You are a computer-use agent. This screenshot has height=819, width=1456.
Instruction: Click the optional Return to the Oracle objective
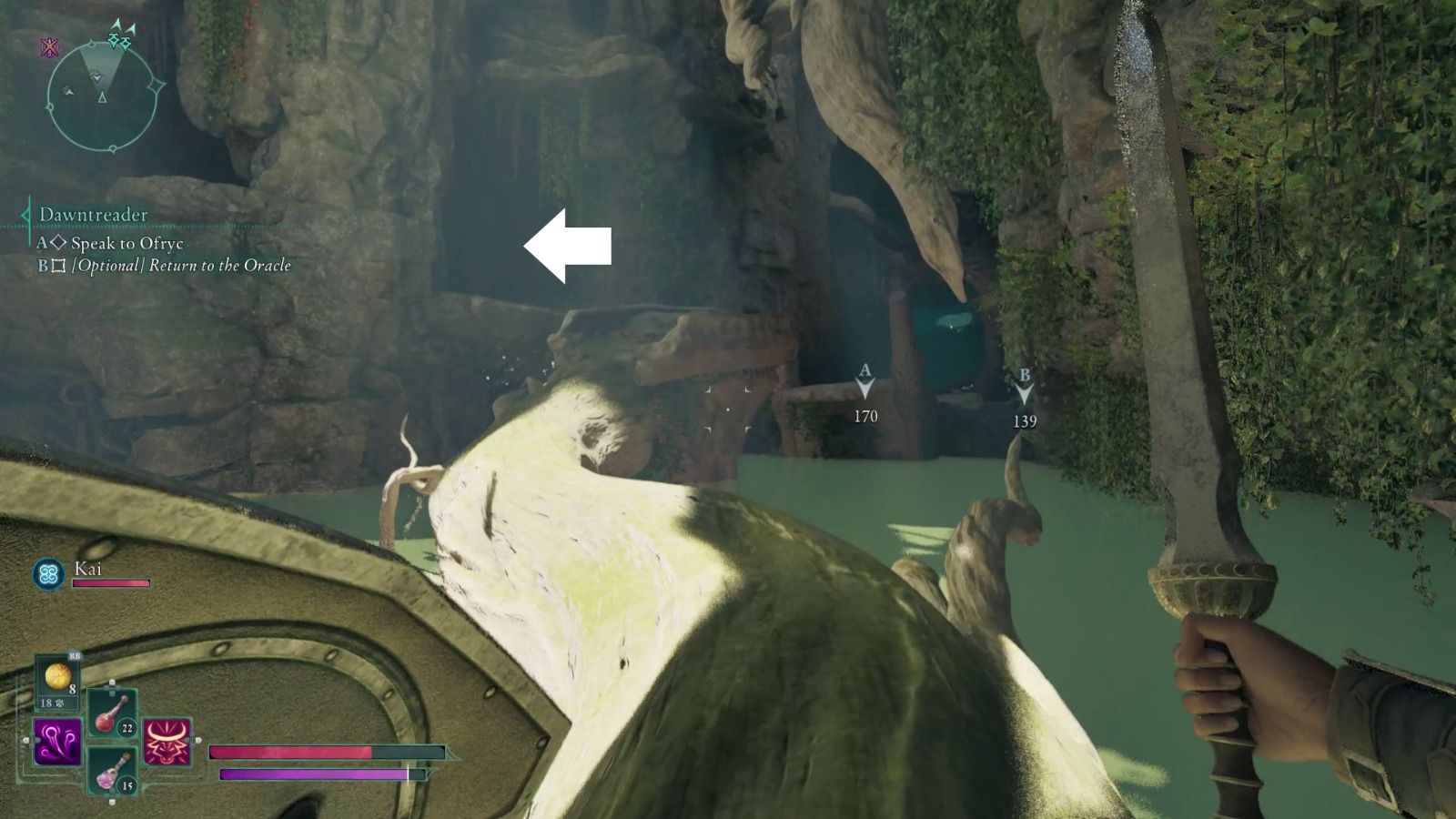[x=164, y=266]
